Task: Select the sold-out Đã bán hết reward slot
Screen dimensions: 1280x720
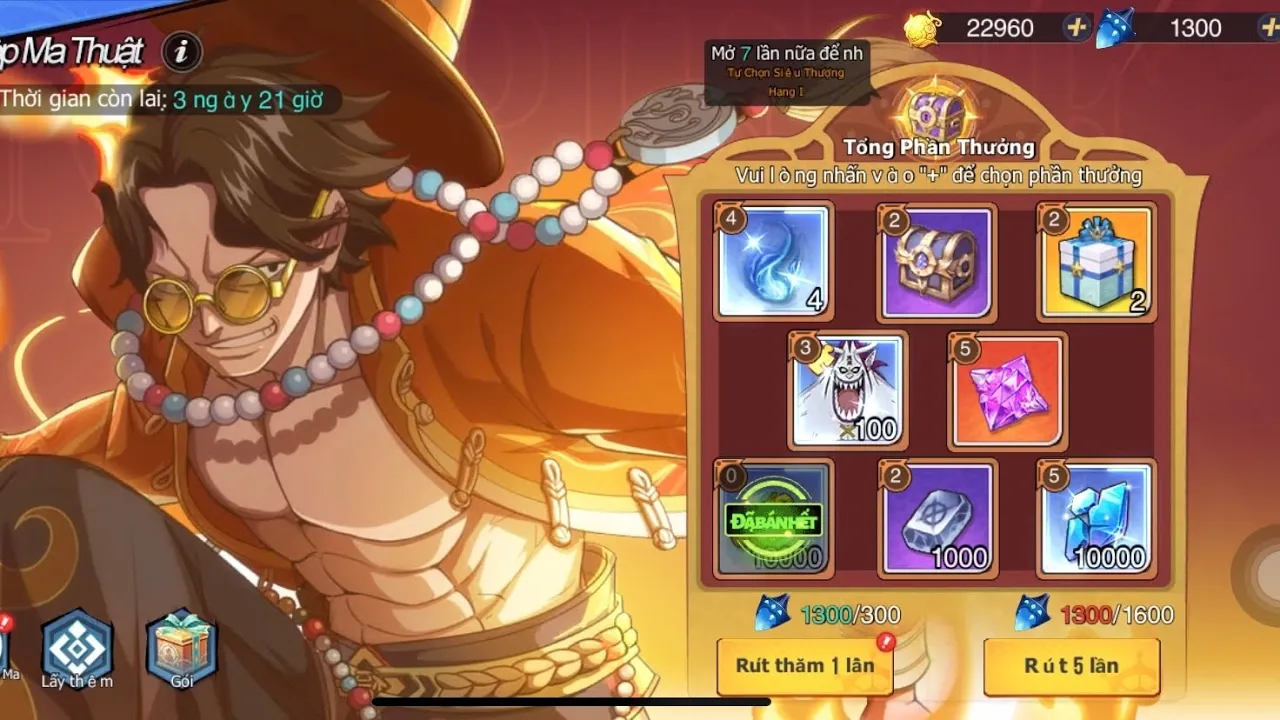Action: [774, 518]
